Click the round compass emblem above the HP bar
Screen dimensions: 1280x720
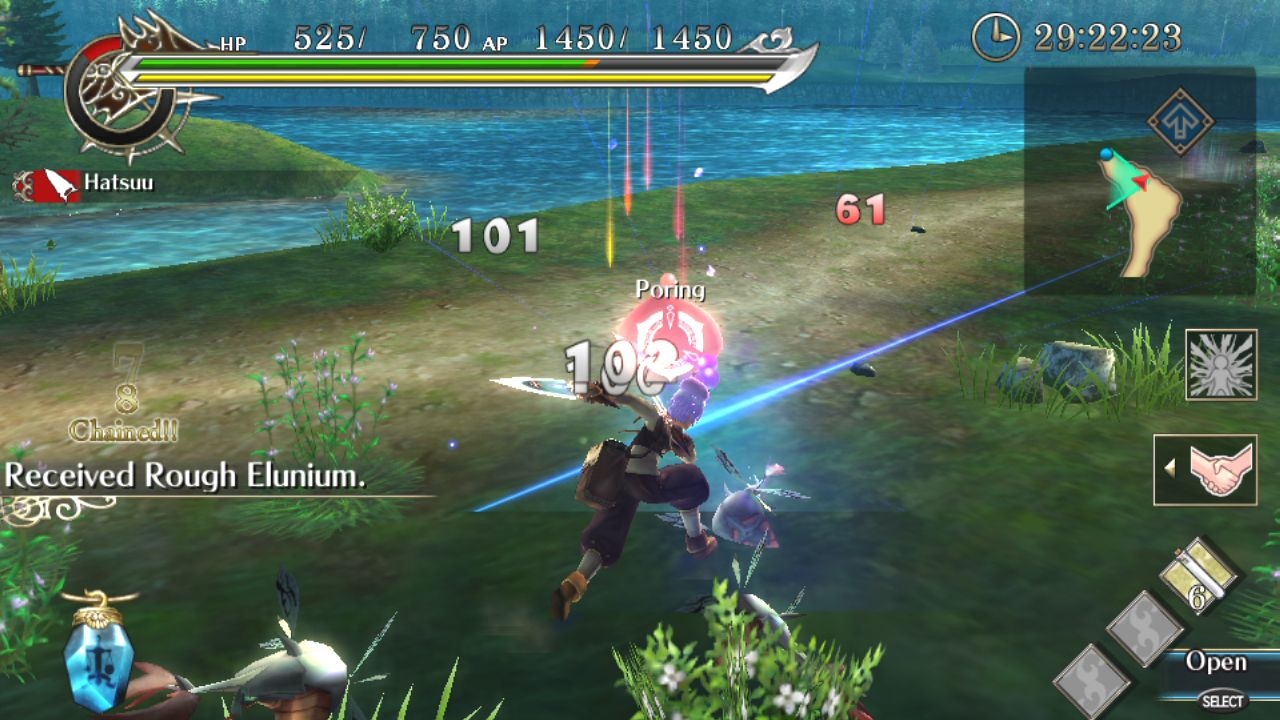(120, 90)
